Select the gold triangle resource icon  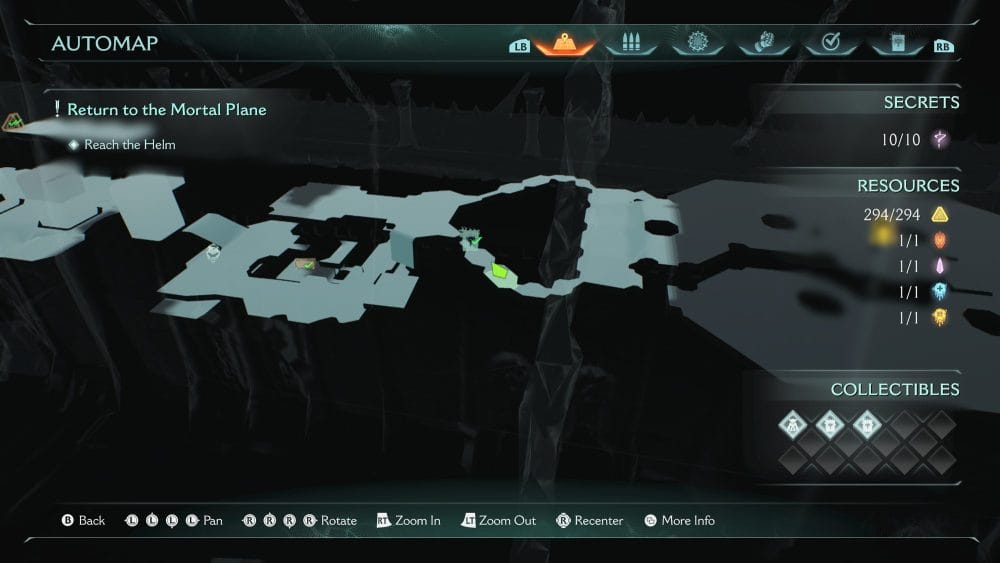click(x=940, y=214)
